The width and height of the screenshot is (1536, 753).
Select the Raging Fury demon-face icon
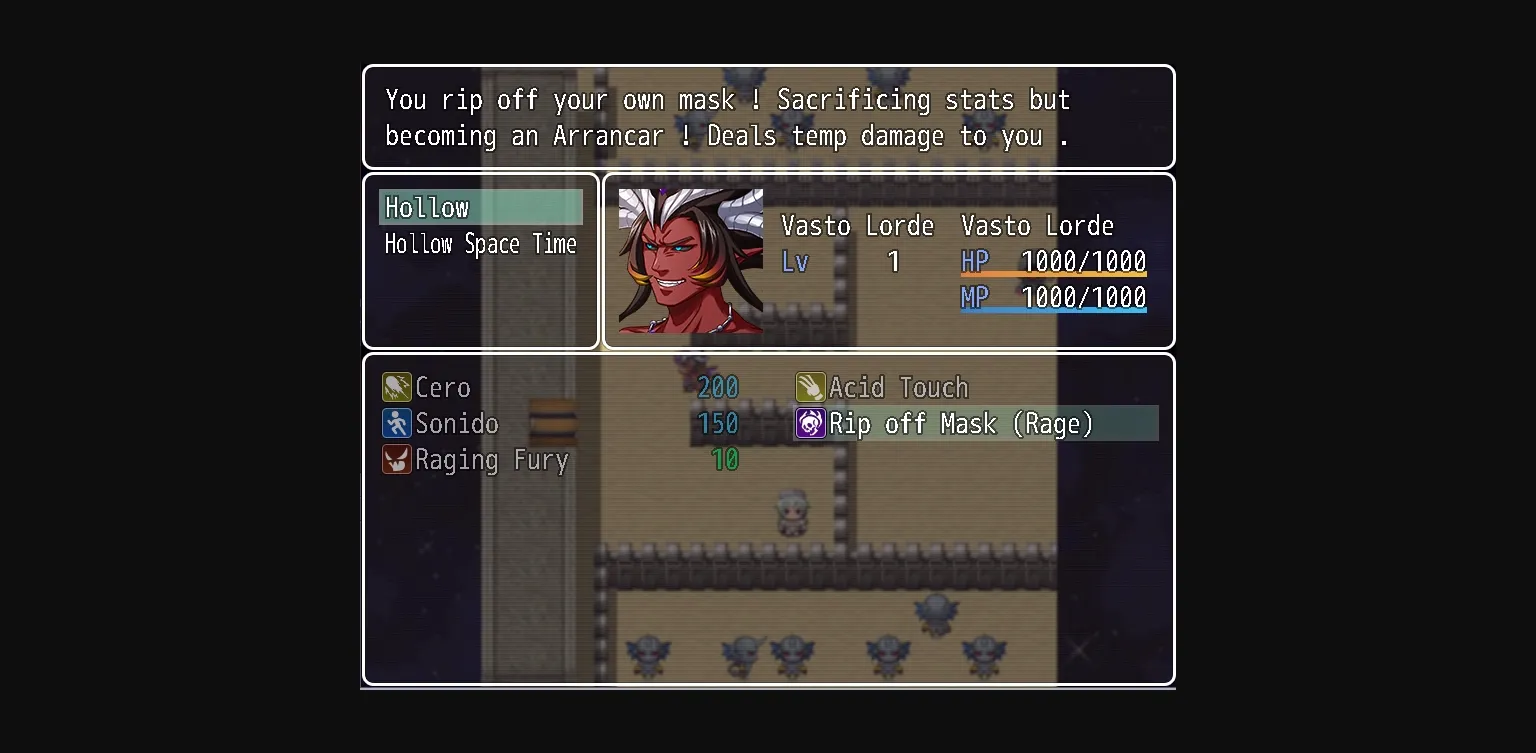[396, 460]
